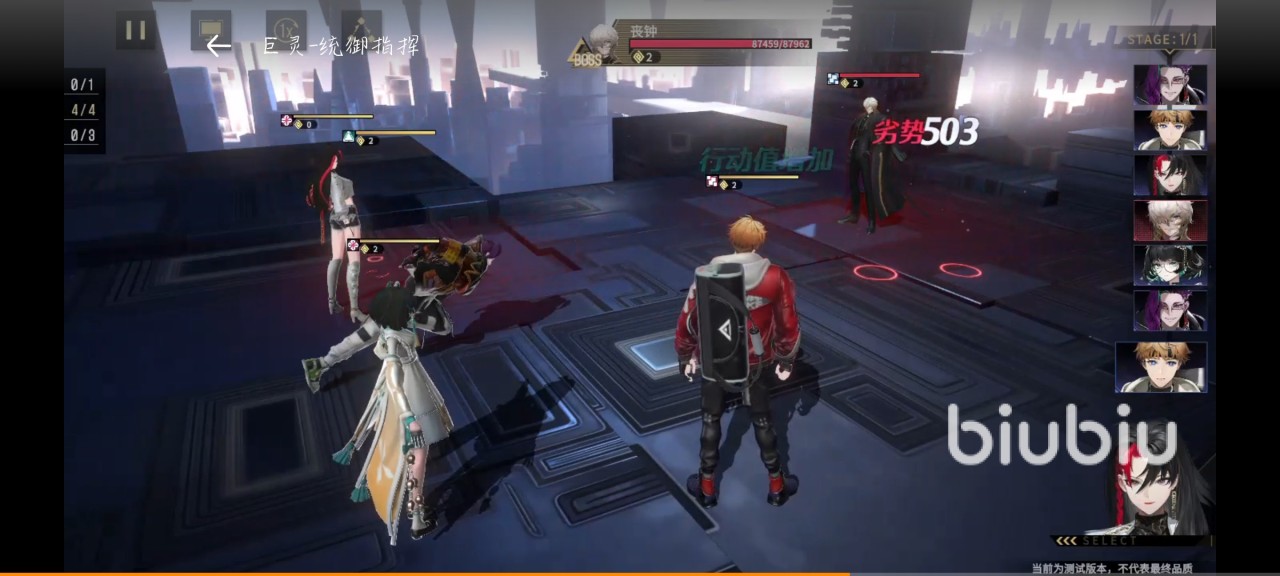1280x576 pixels.
Task: Select the white-haired boss portrait in turn order
Action: (1170, 220)
